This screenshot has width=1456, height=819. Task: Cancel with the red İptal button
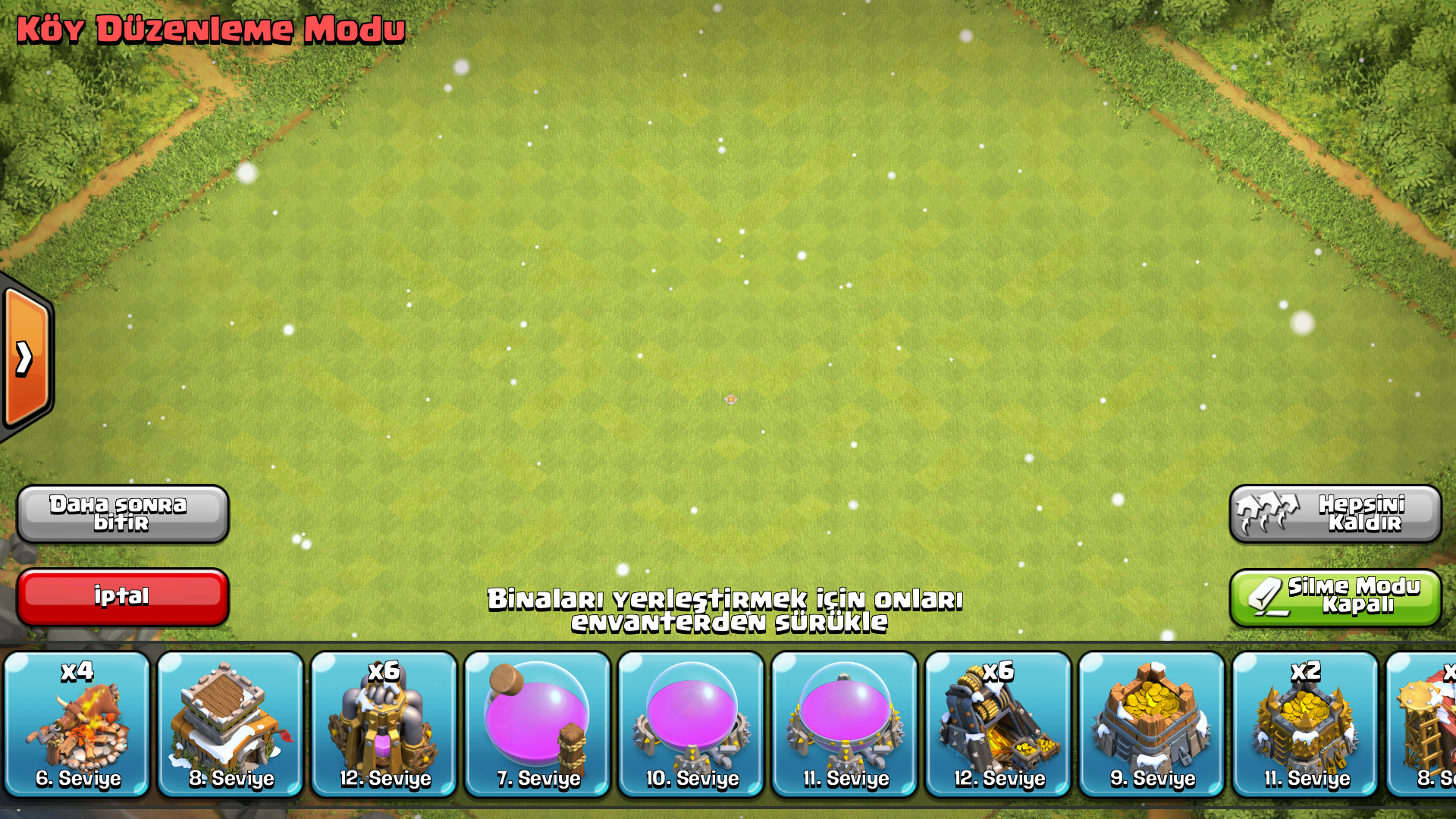pyautogui.click(x=122, y=597)
